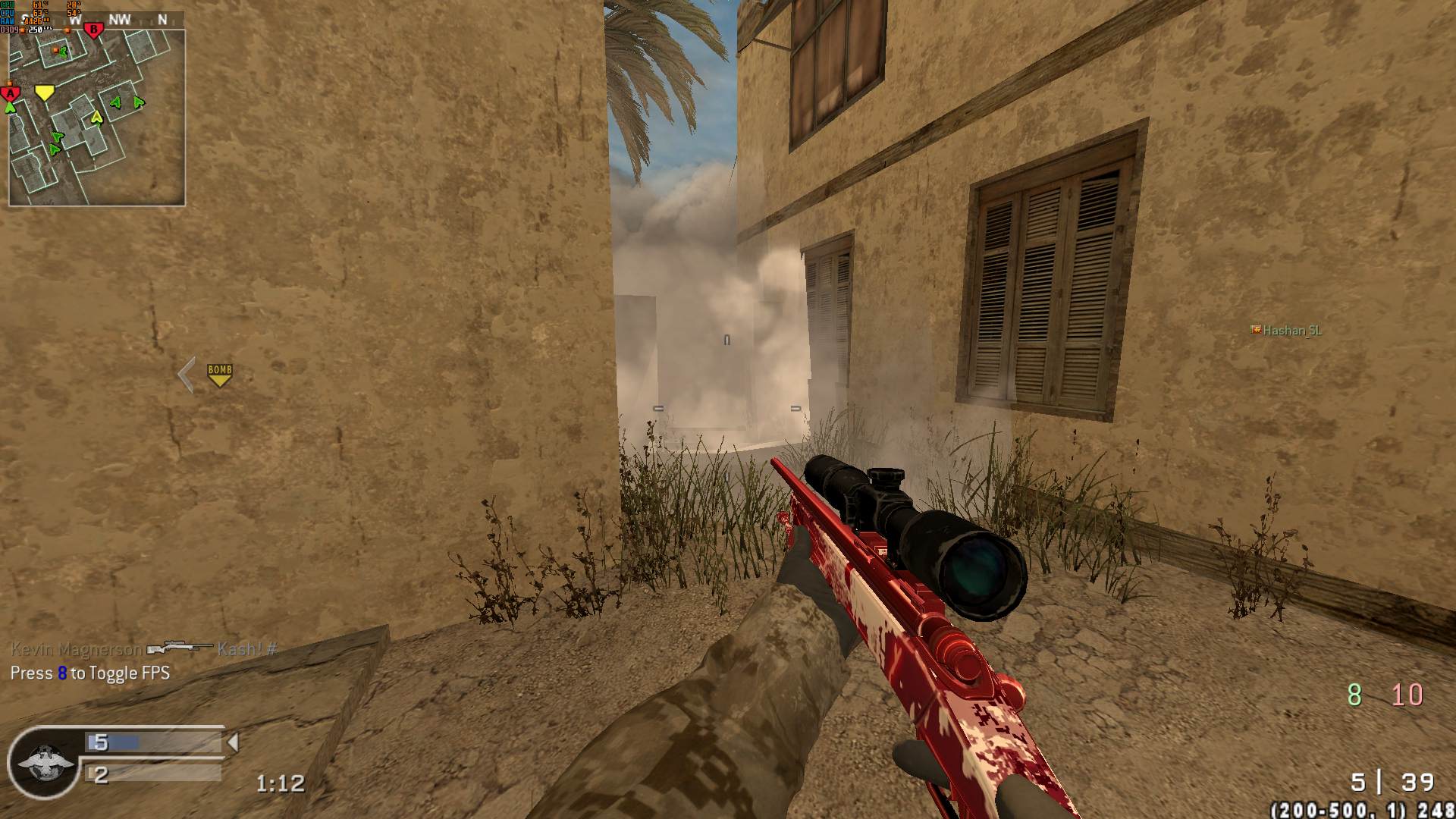This screenshot has height=819, width=1456.
Task: Click the yellow BOMB objective indicator
Action: point(219,375)
